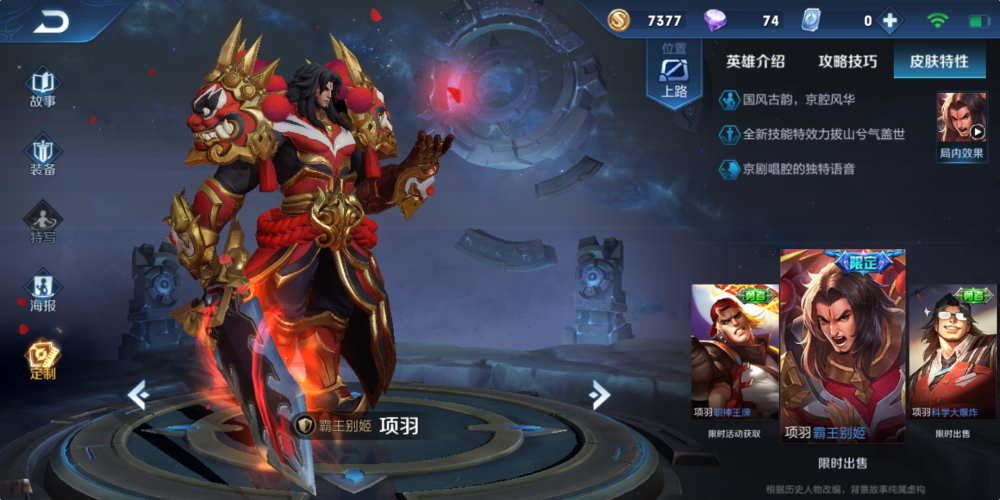Click the plus button to add vouchers

coord(888,20)
